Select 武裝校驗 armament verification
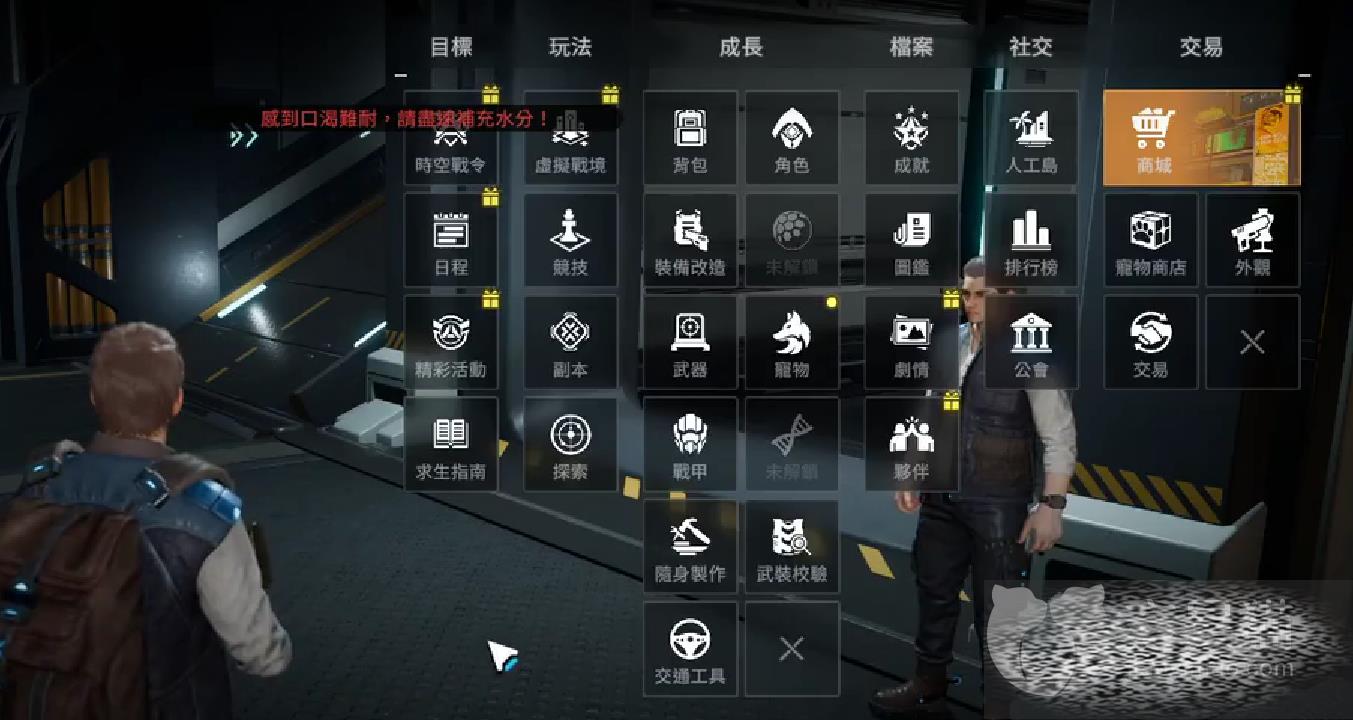Image resolution: width=1353 pixels, height=720 pixels. point(791,546)
